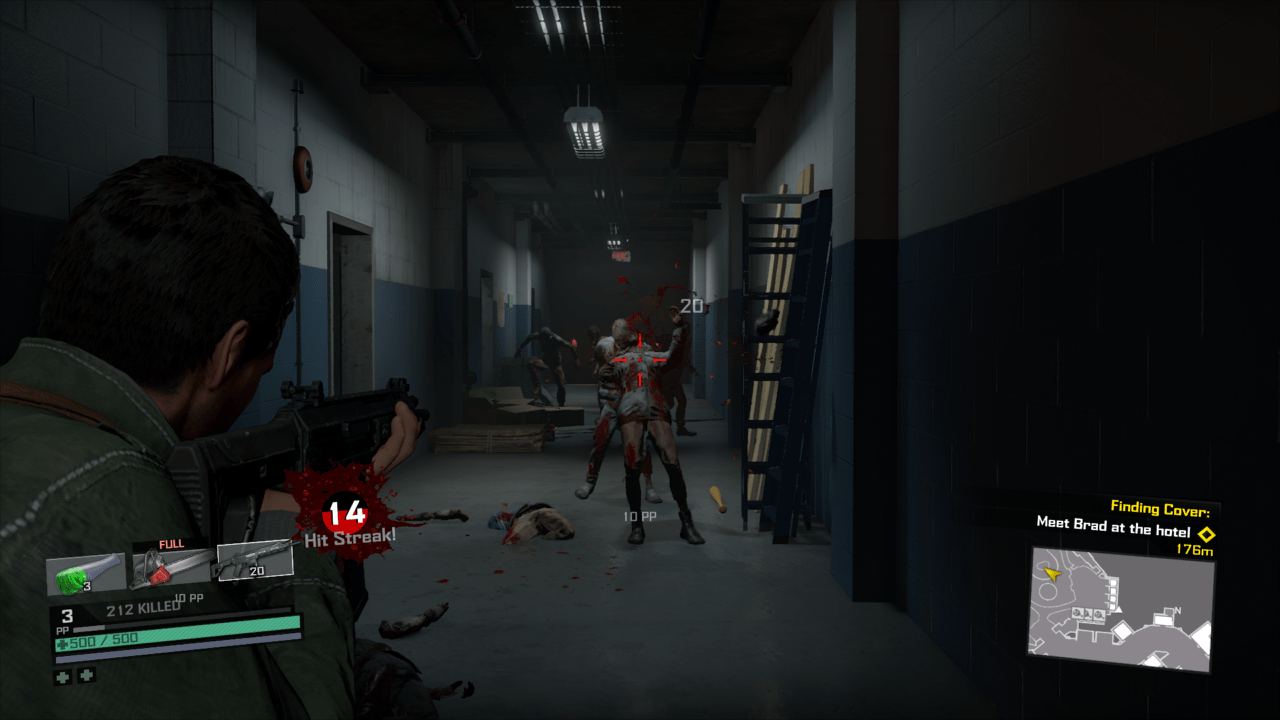Choose the chainsaw slot marked FULL
Screen dimensions: 1280x720
click(x=171, y=567)
